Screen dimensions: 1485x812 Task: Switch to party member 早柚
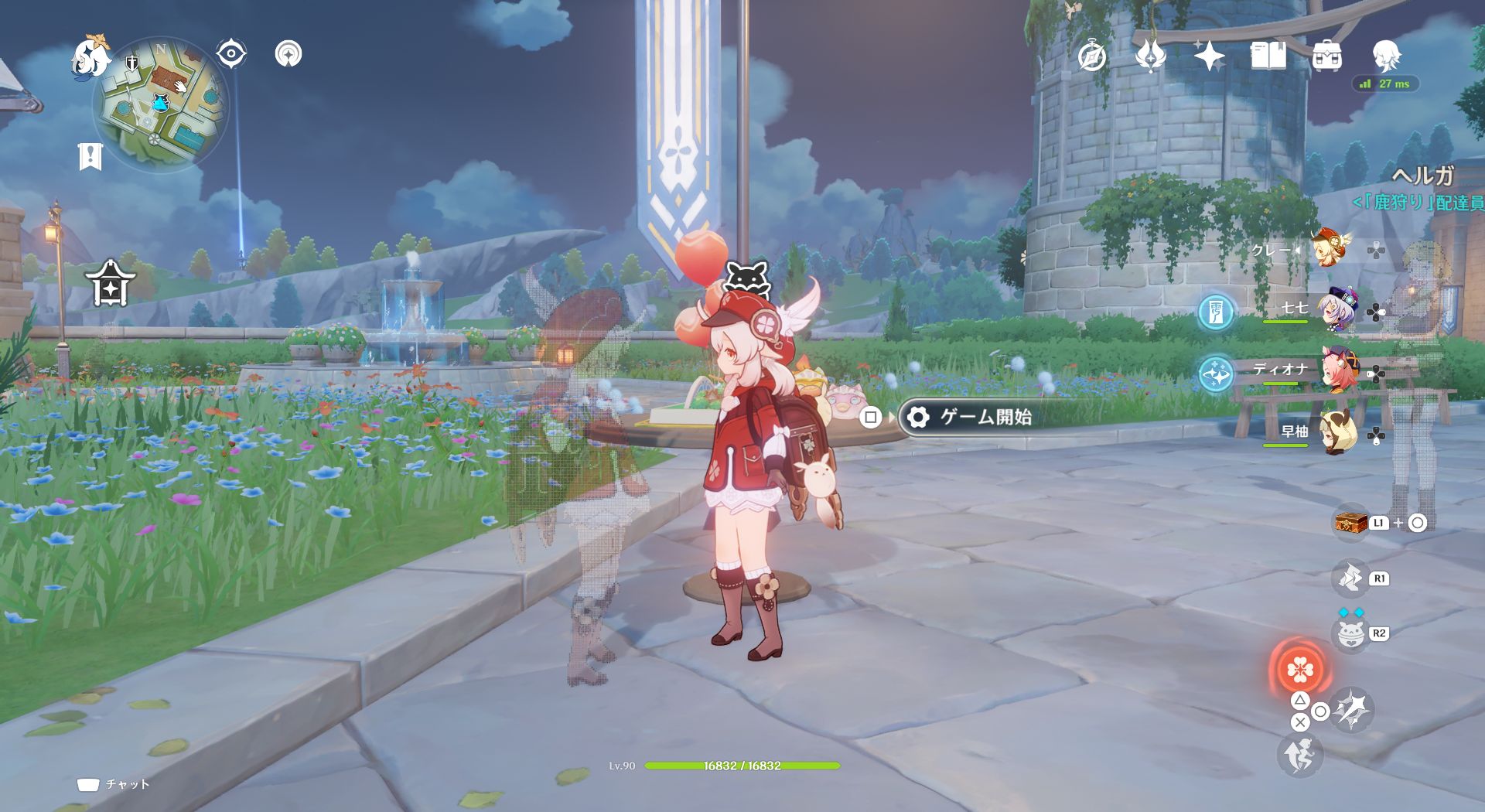click(x=1338, y=434)
